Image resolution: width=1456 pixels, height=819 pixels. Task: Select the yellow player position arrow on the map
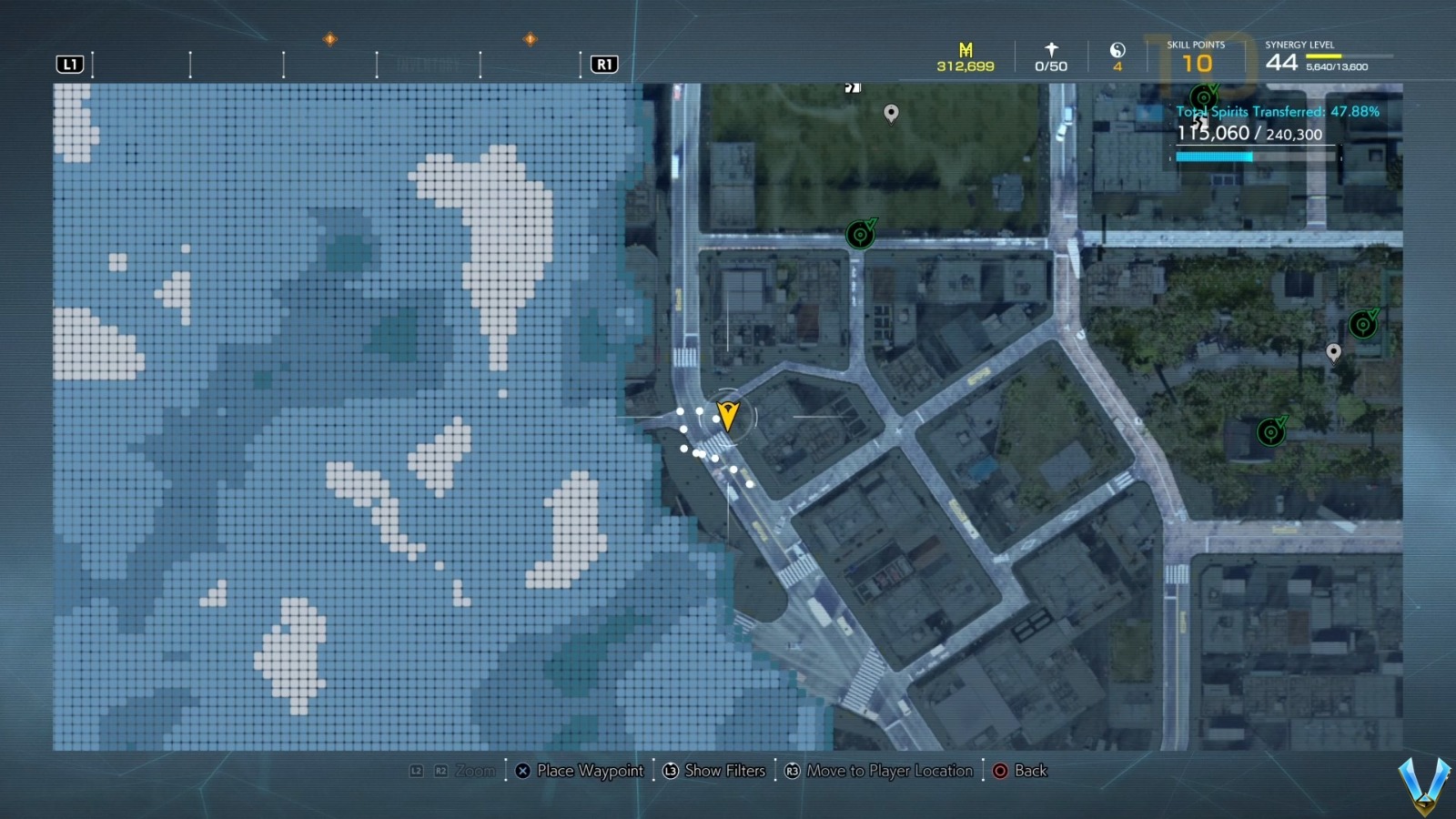pos(728,417)
